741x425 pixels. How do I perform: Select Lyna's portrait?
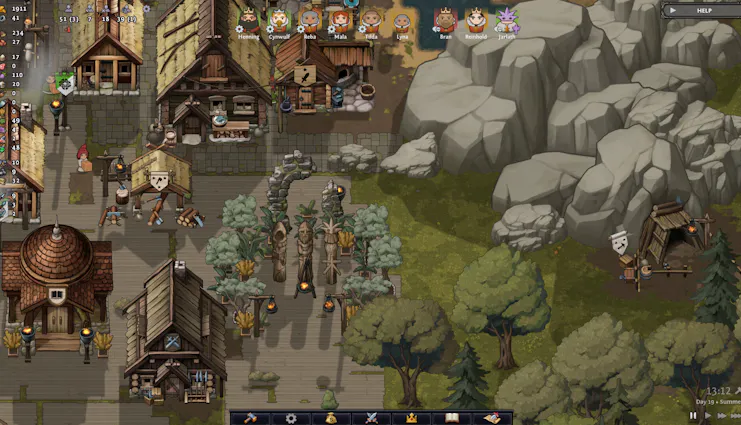tap(403, 19)
